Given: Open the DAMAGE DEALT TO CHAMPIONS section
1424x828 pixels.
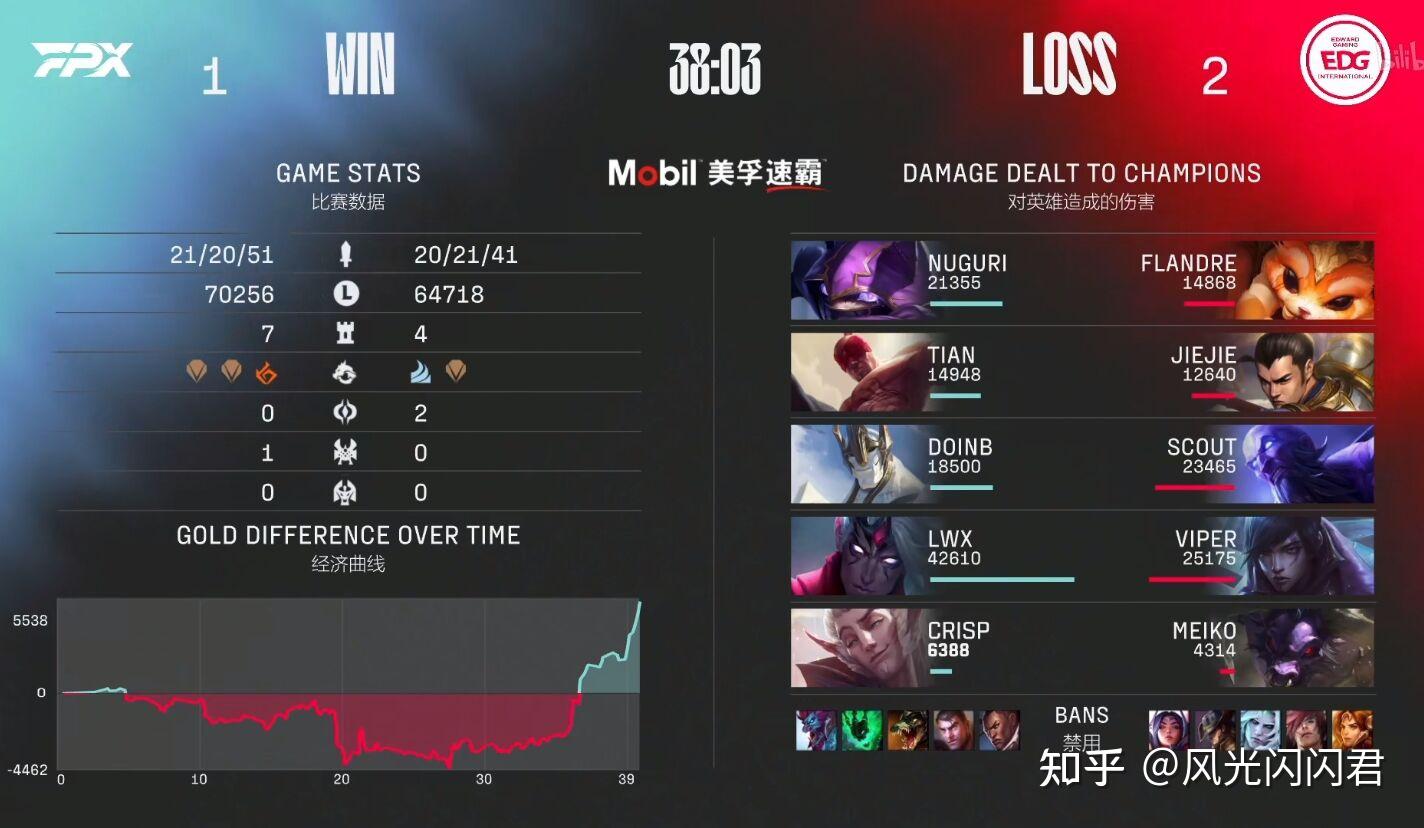Looking at the screenshot, I should (x=1081, y=173).
